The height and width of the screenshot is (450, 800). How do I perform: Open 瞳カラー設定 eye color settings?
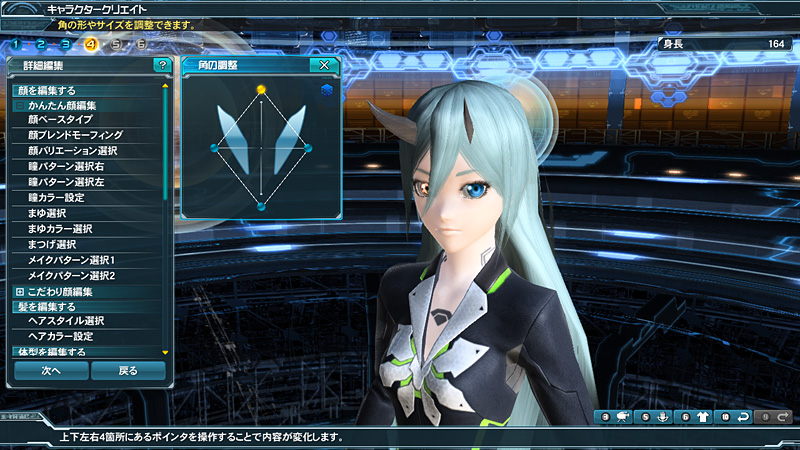click(x=62, y=197)
